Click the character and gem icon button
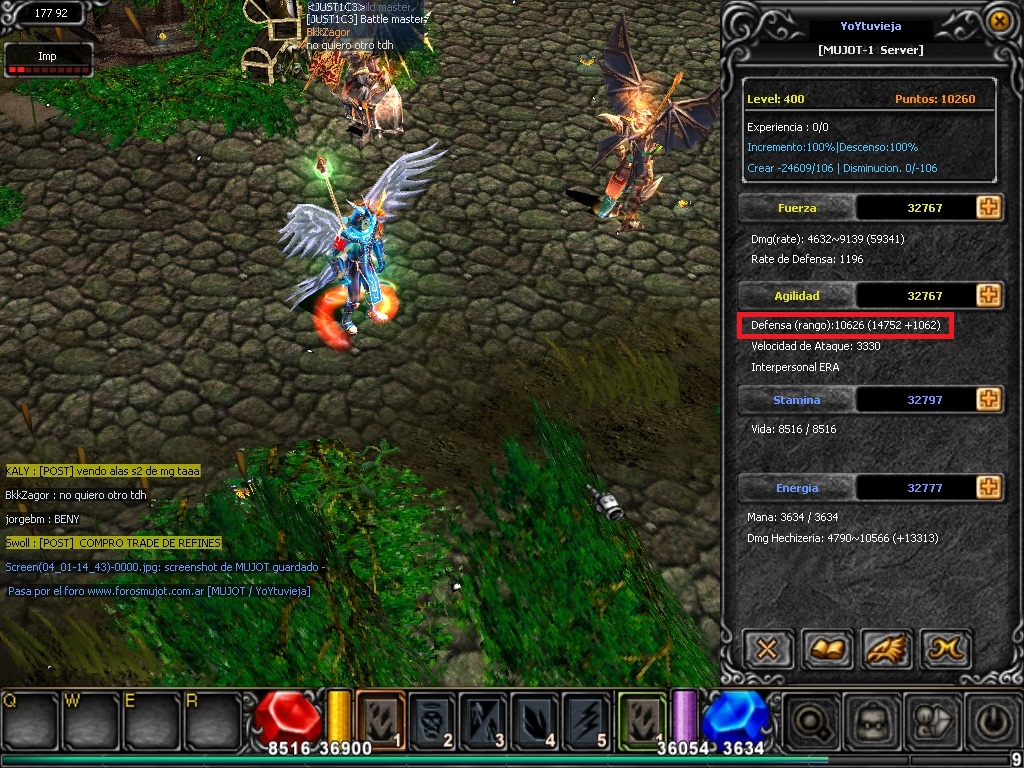The width and height of the screenshot is (1024, 768). tap(927, 721)
